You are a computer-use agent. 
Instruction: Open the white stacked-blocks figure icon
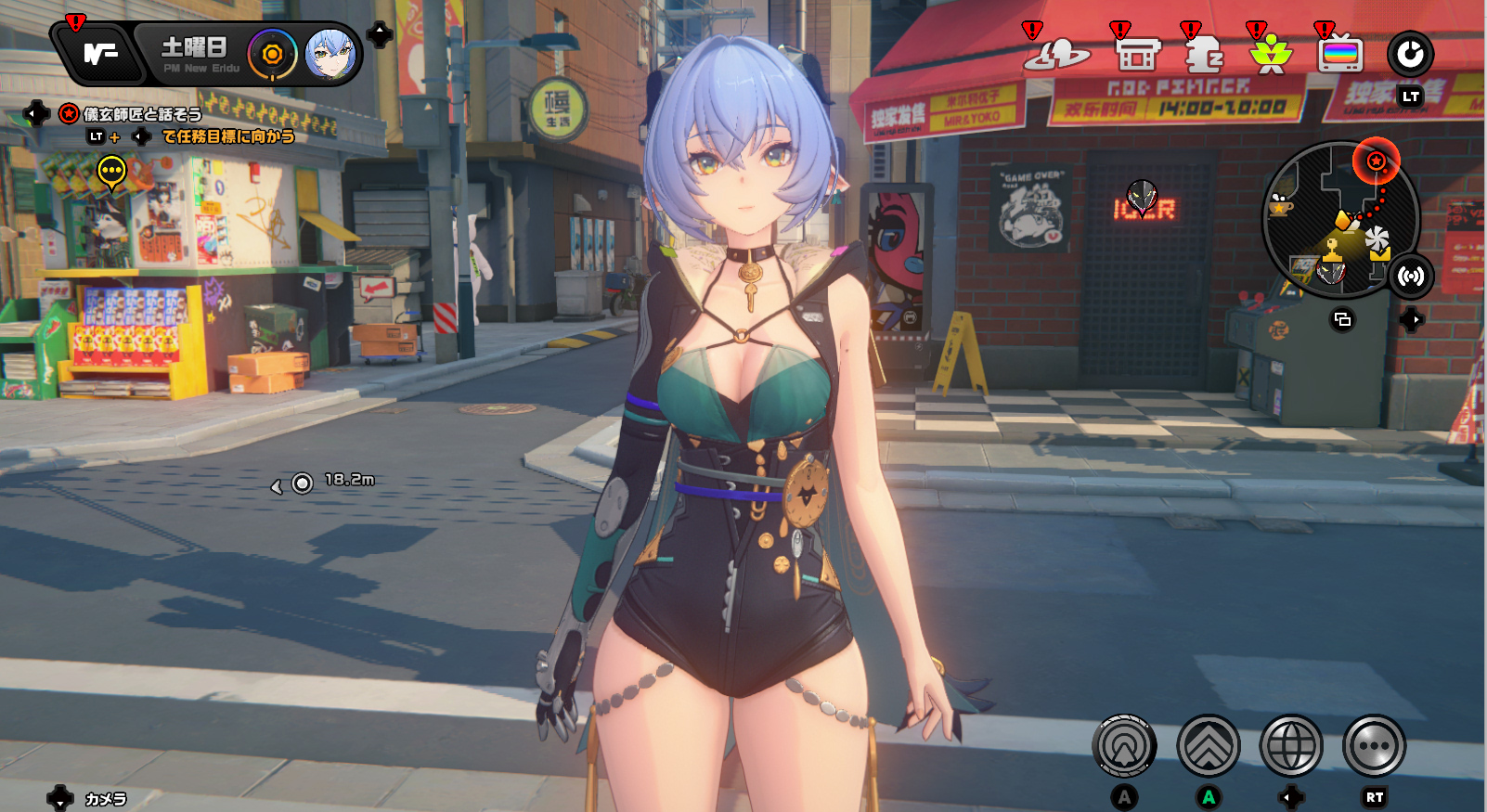pyautogui.click(x=1204, y=55)
